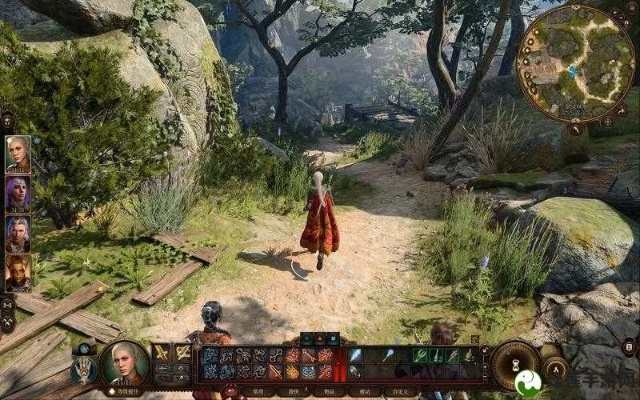Activate the first green skill icon
The image size is (640, 400).
coord(421,355)
